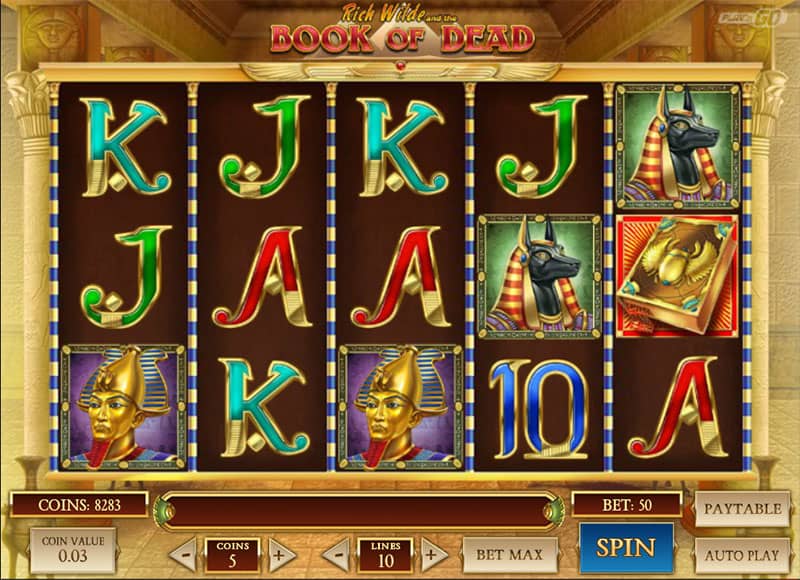Select BET MAX
Image resolution: width=800 pixels, height=580 pixels.
tap(510, 554)
